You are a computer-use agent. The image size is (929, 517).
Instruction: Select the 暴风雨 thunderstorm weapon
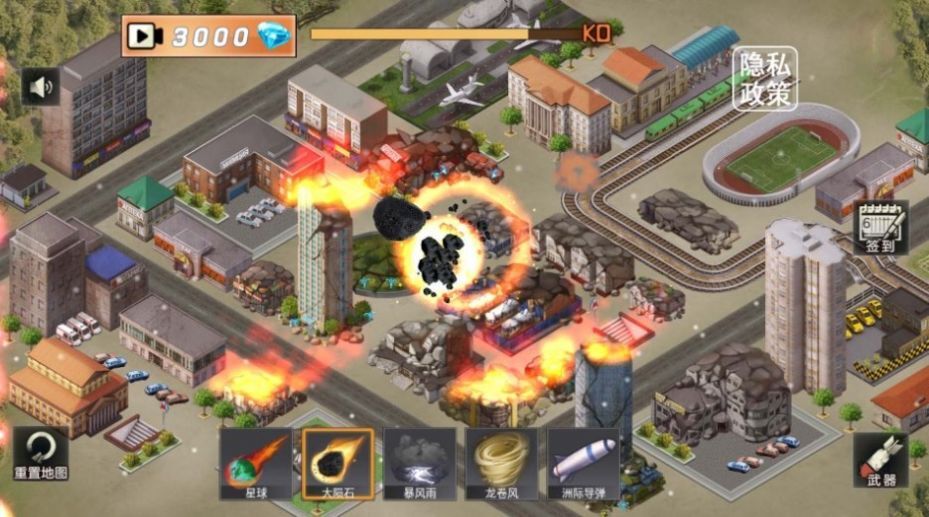point(419,463)
